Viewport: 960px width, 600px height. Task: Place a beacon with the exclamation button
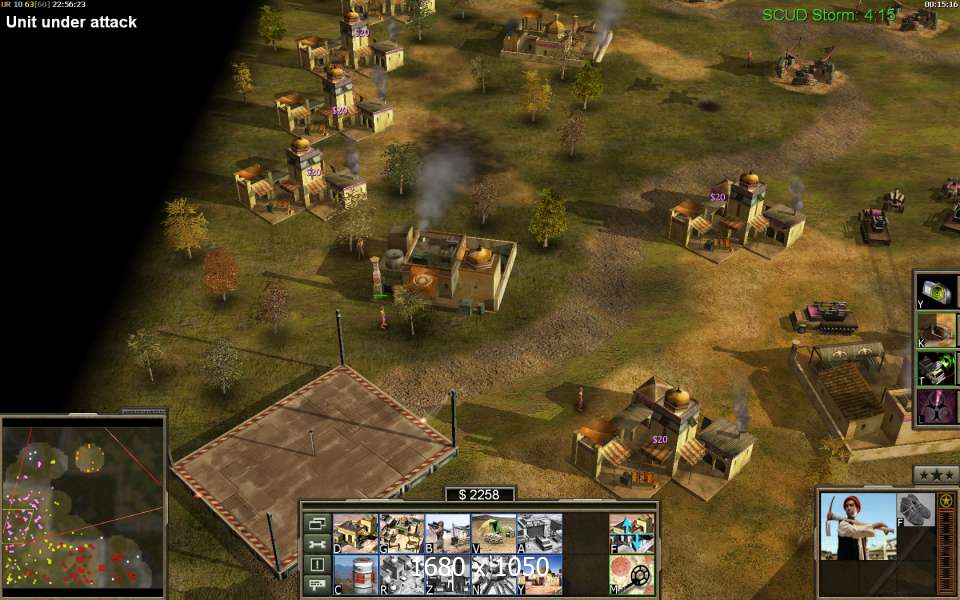(x=317, y=565)
